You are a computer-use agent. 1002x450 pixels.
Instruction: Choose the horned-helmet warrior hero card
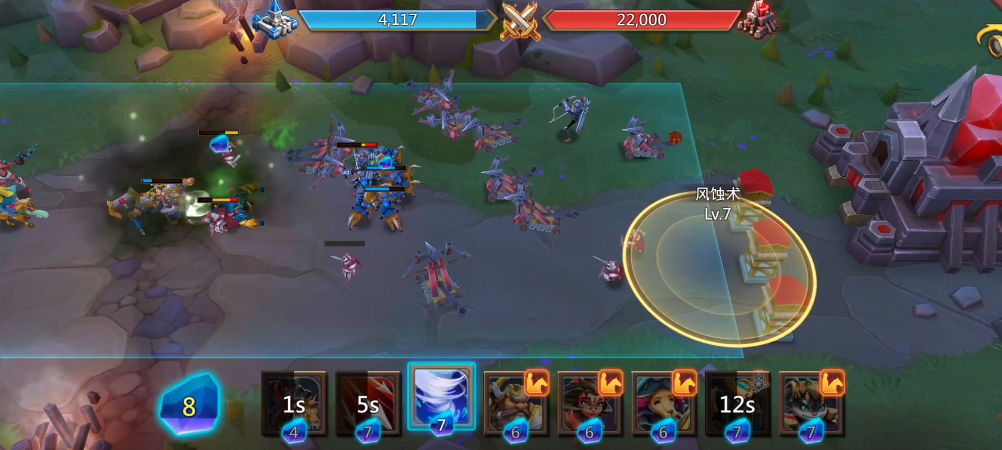coord(515,403)
